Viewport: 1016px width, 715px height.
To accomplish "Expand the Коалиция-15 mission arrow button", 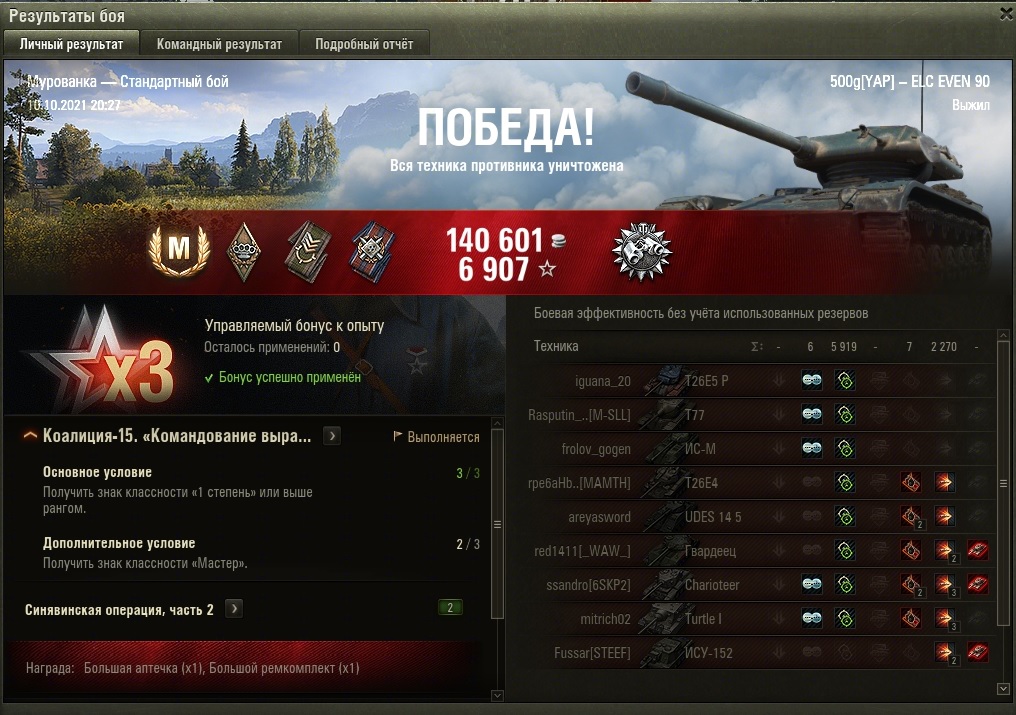I will coord(332,436).
